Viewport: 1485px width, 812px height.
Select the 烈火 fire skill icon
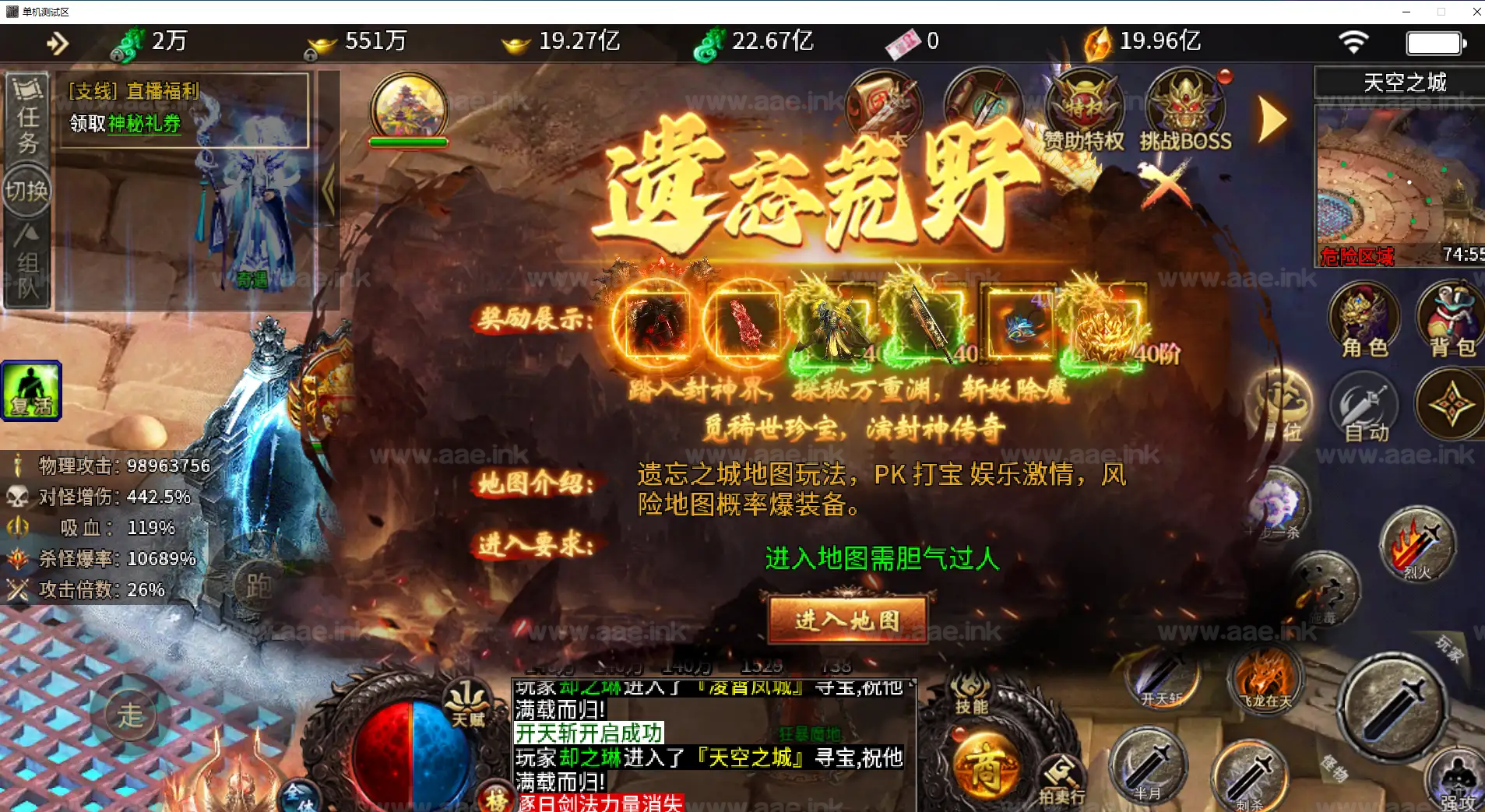pos(1419,545)
